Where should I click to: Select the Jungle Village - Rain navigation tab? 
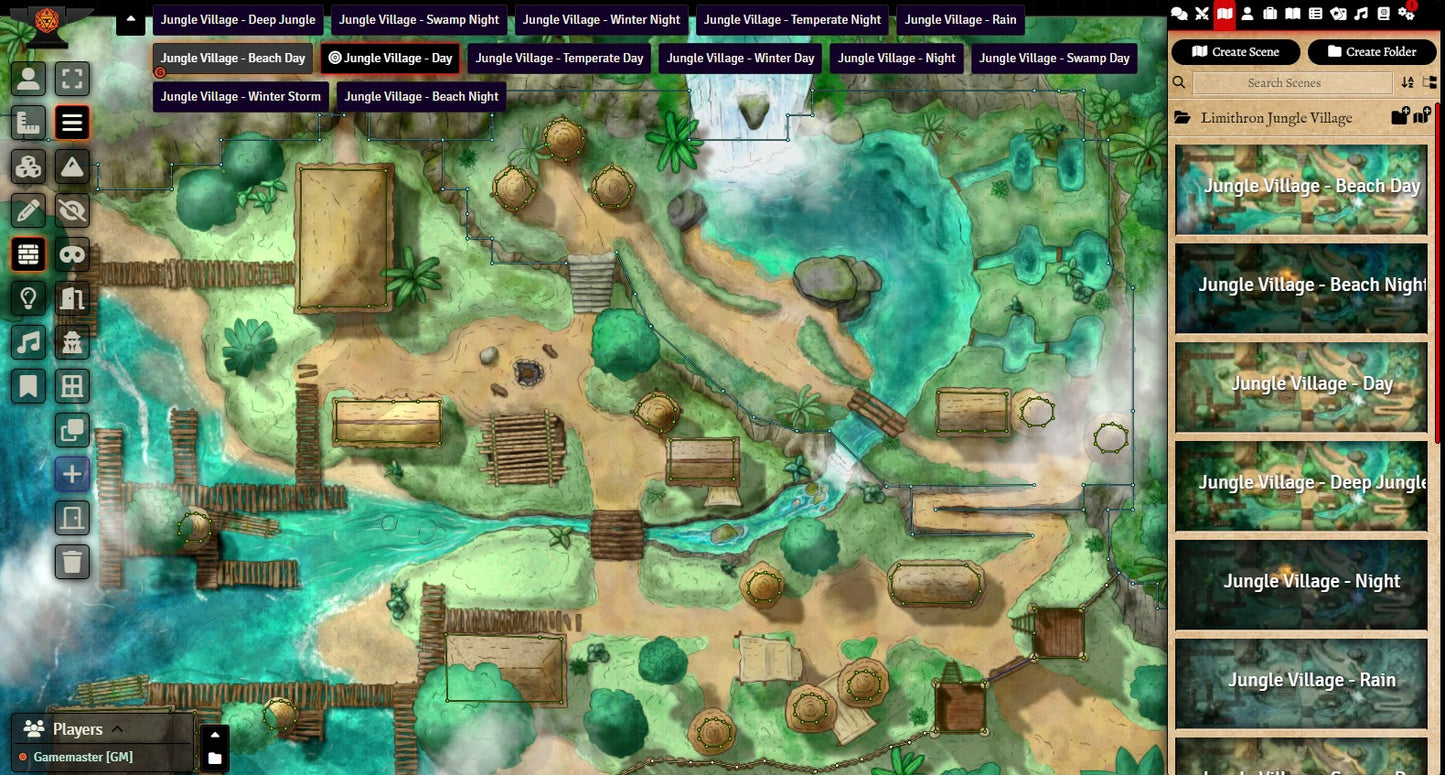pyautogui.click(x=960, y=20)
